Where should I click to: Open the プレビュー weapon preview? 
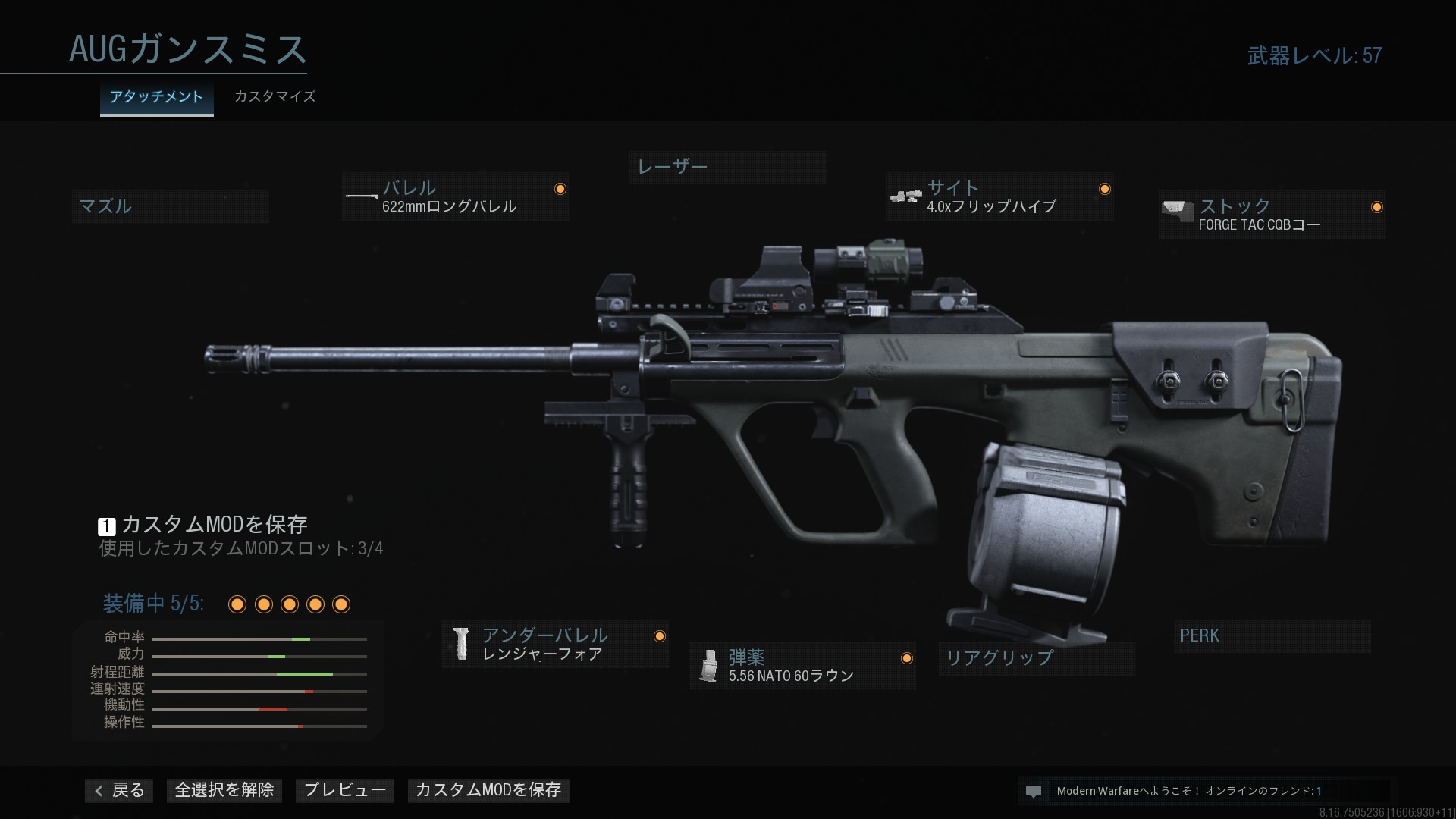(x=345, y=791)
